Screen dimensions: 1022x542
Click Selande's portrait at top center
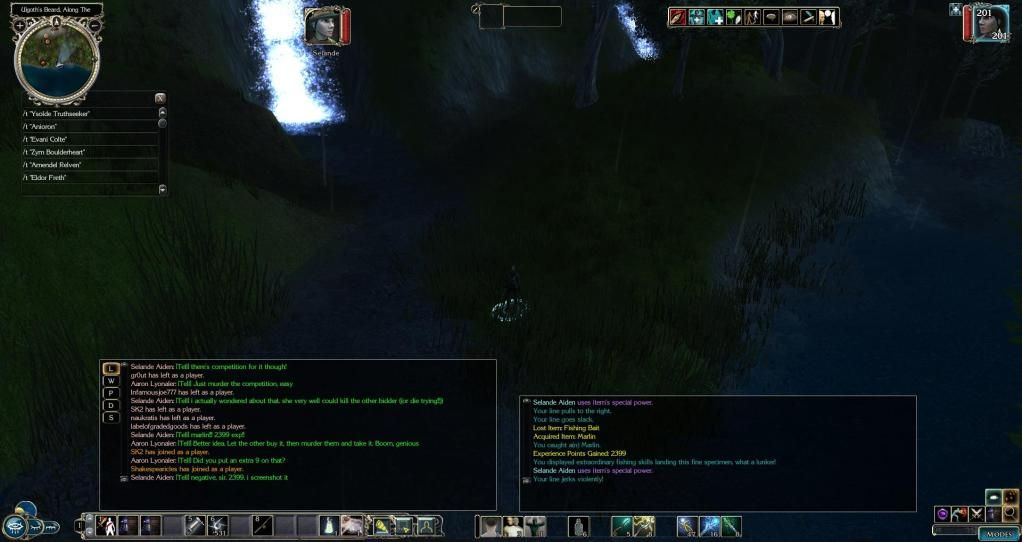point(322,27)
